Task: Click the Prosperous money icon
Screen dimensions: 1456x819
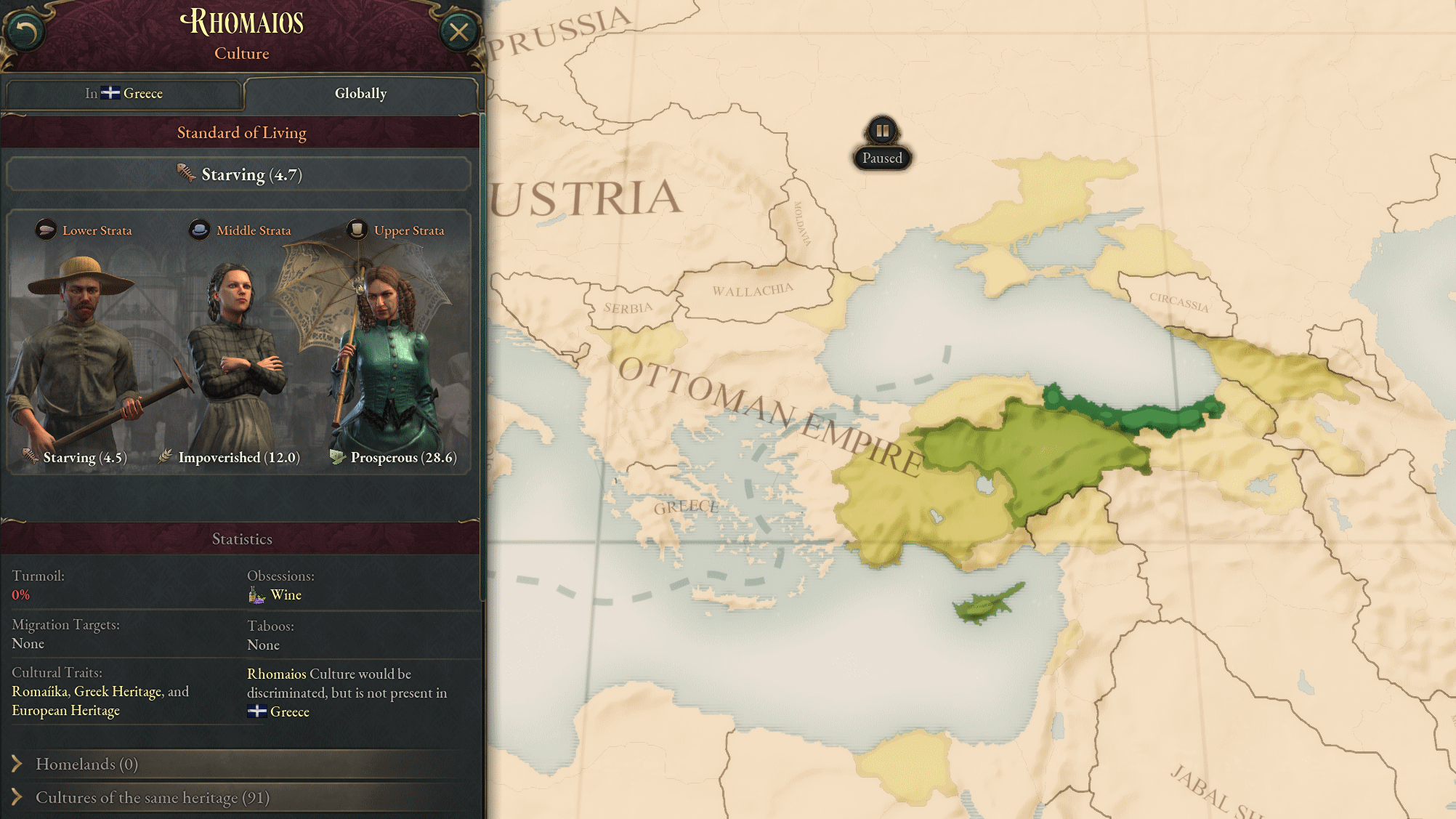Action: point(336,457)
